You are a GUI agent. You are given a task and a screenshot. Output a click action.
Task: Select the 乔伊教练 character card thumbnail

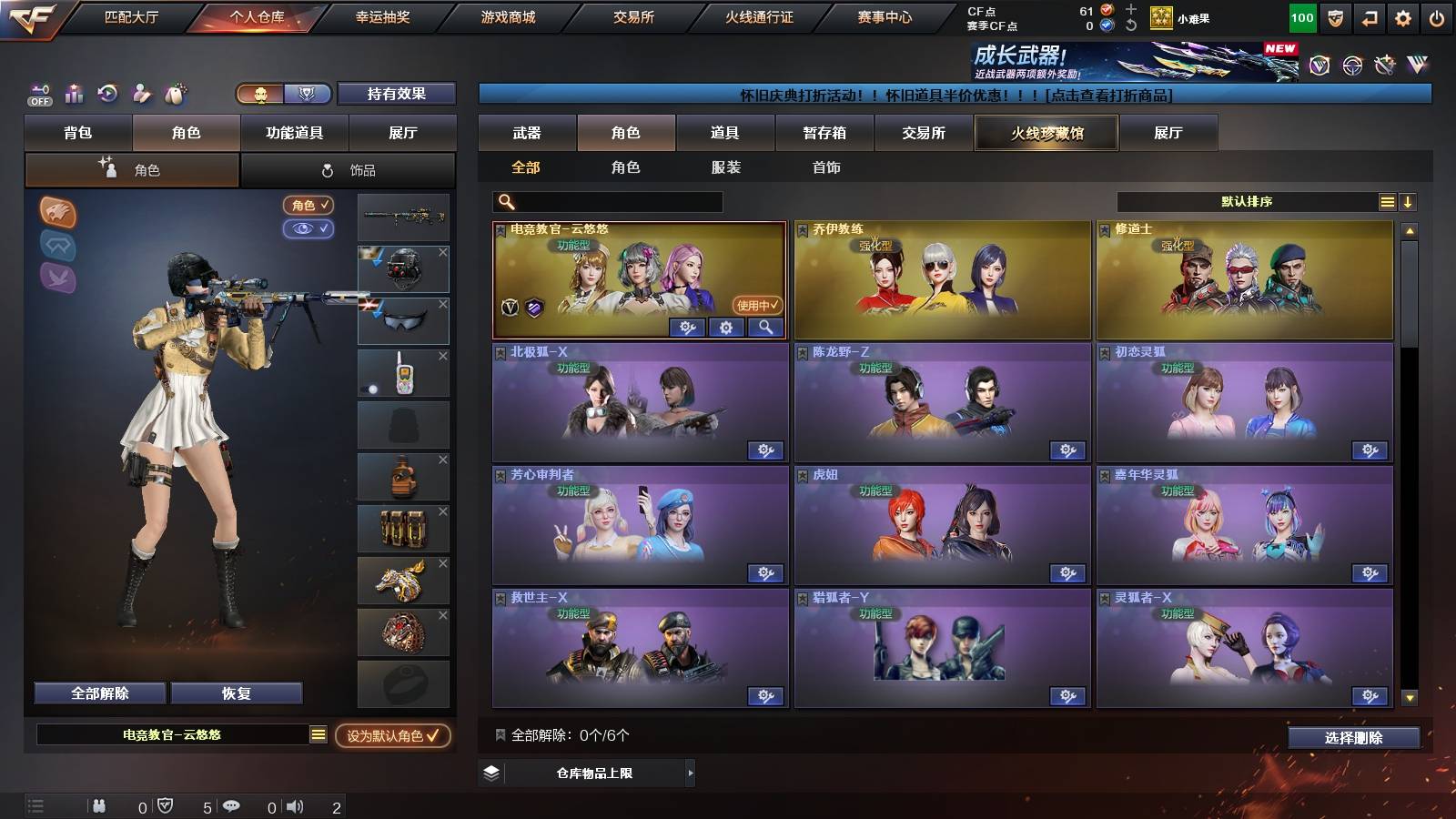[x=941, y=278]
